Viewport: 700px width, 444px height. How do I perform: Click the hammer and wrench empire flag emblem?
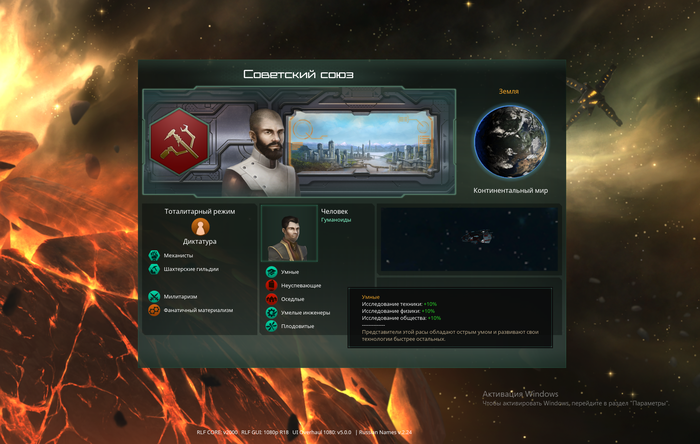[x=180, y=141]
